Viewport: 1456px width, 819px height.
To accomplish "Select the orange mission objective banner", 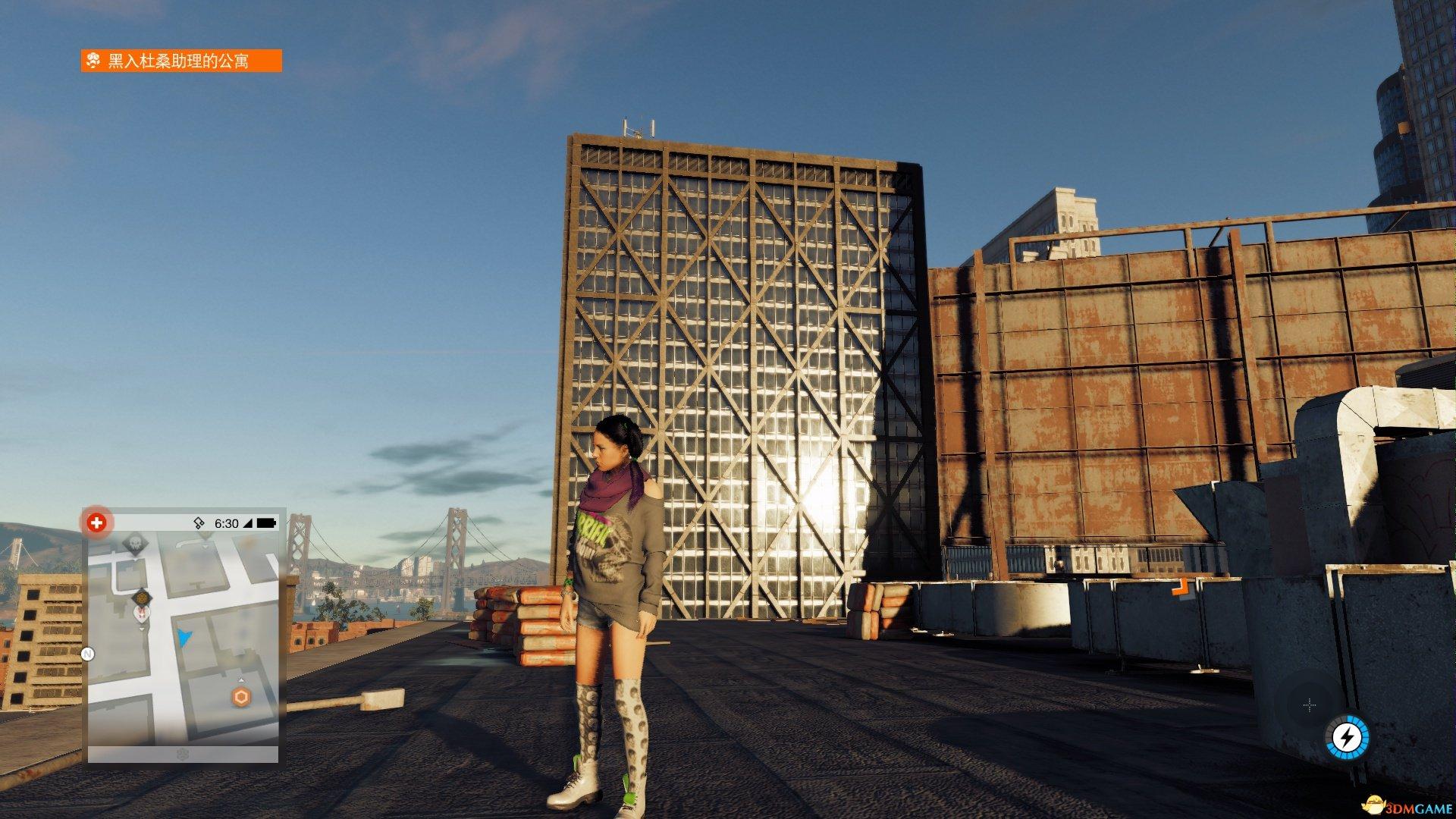I will 181,61.
